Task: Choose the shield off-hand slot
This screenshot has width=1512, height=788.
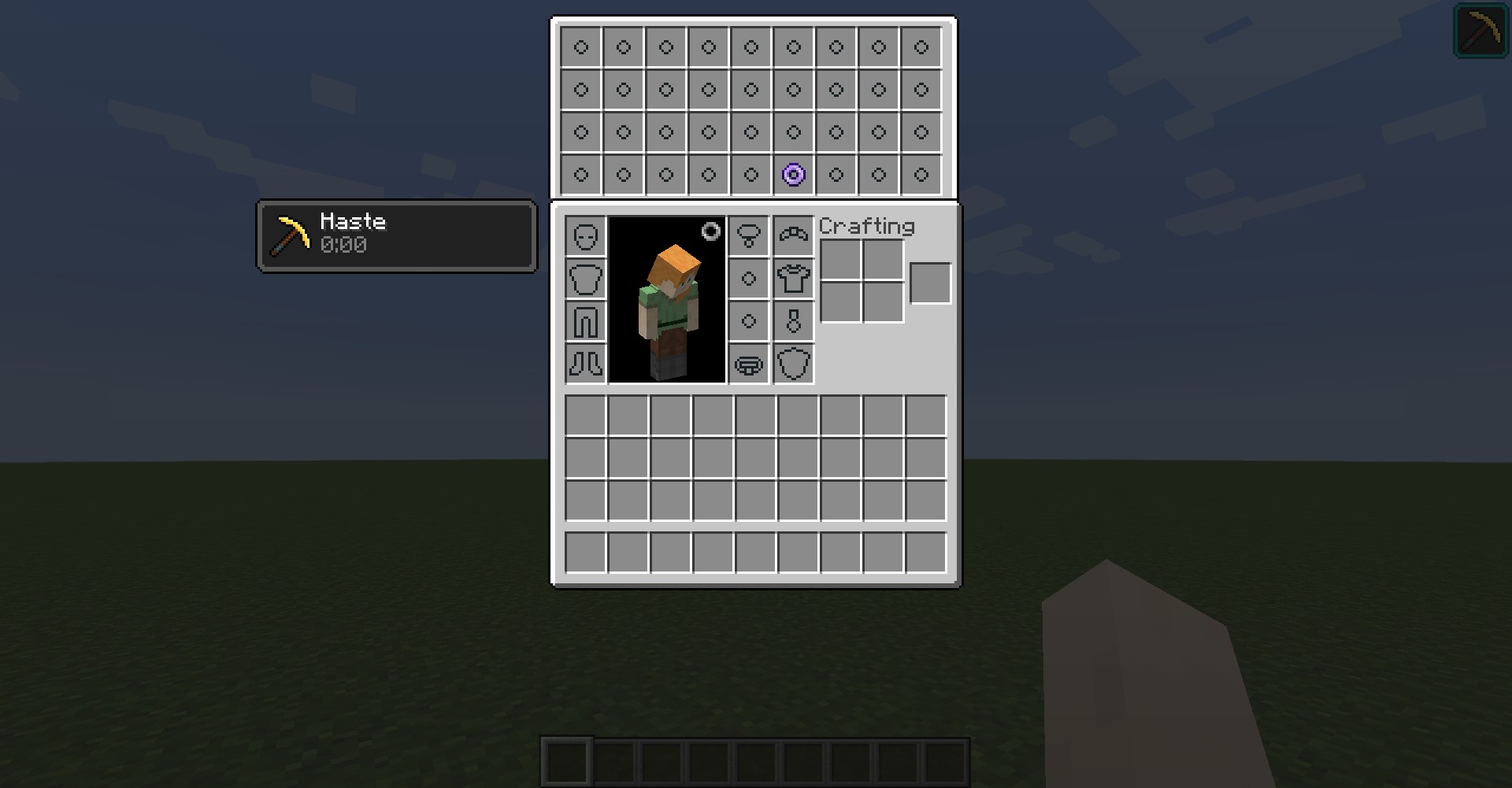Action: (793, 364)
